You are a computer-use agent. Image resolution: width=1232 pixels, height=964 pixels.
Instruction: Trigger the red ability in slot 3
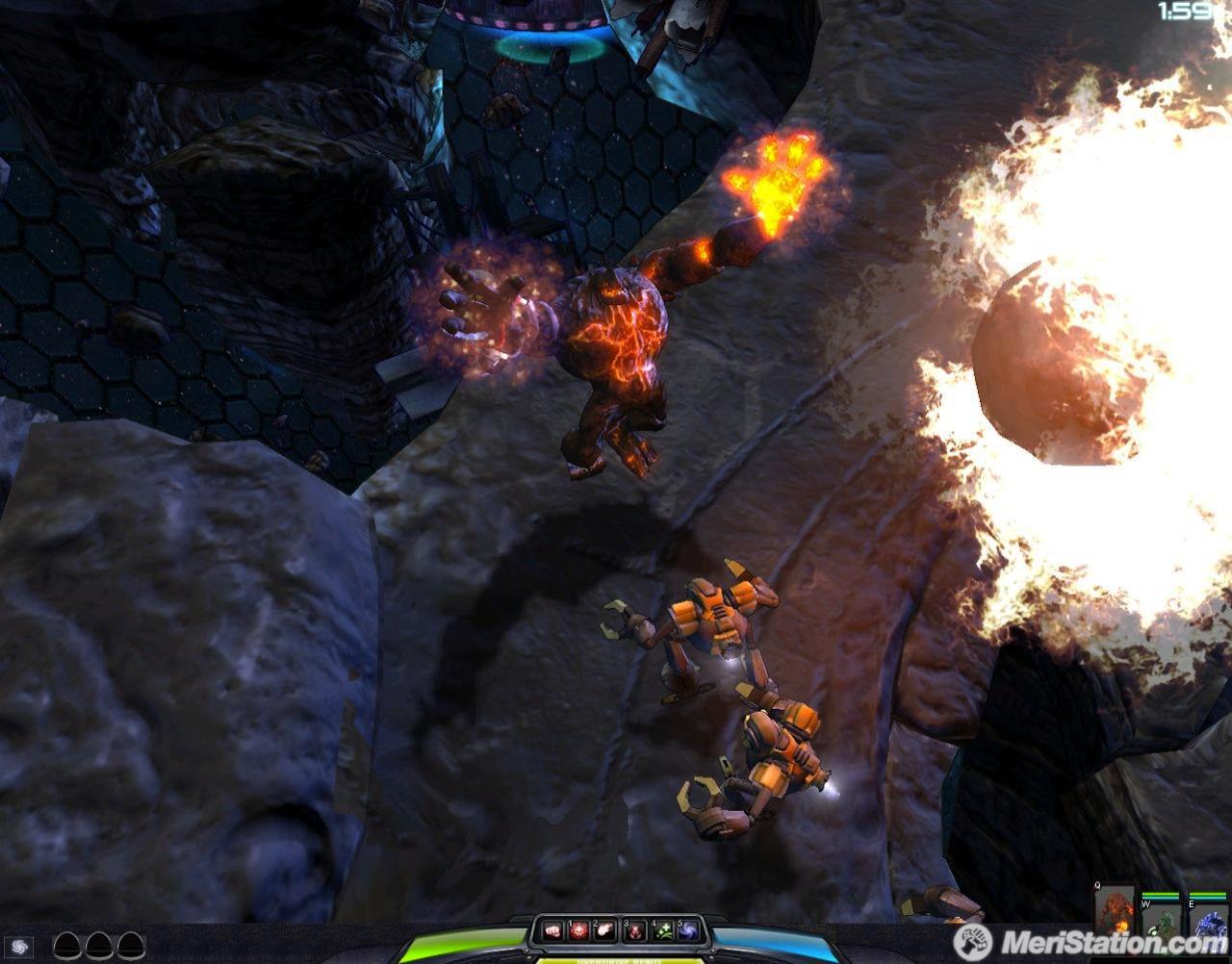point(633,930)
